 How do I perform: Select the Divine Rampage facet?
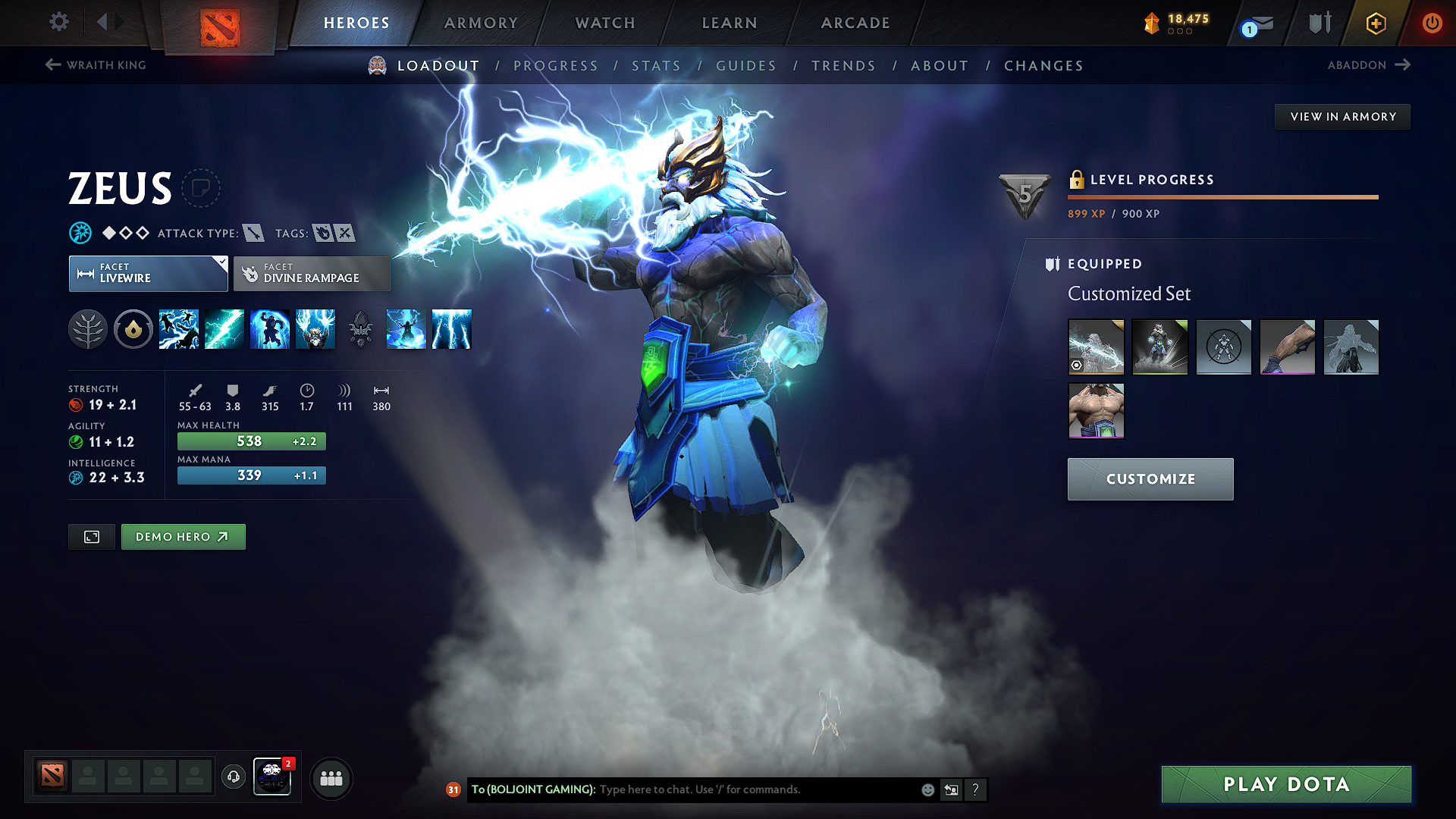(x=312, y=273)
